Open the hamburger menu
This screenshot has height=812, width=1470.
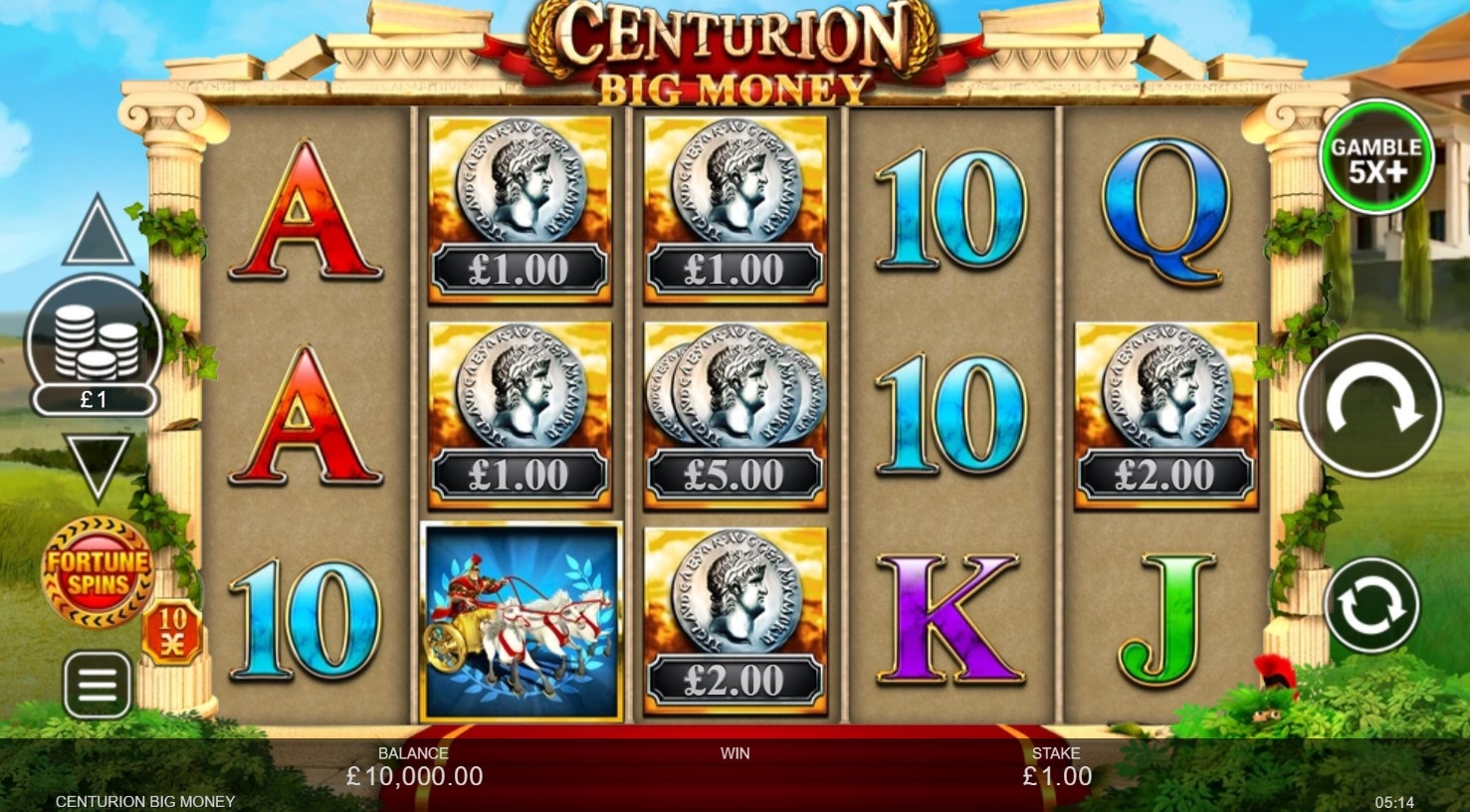click(x=98, y=685)
